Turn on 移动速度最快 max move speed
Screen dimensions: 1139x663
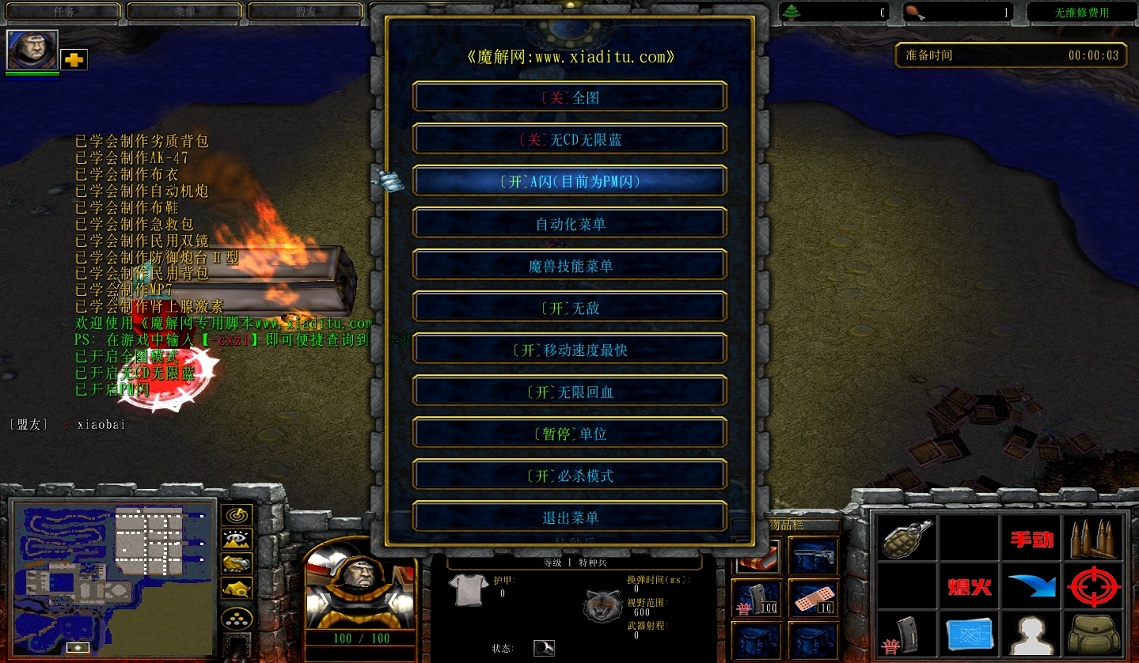(569, 349)
